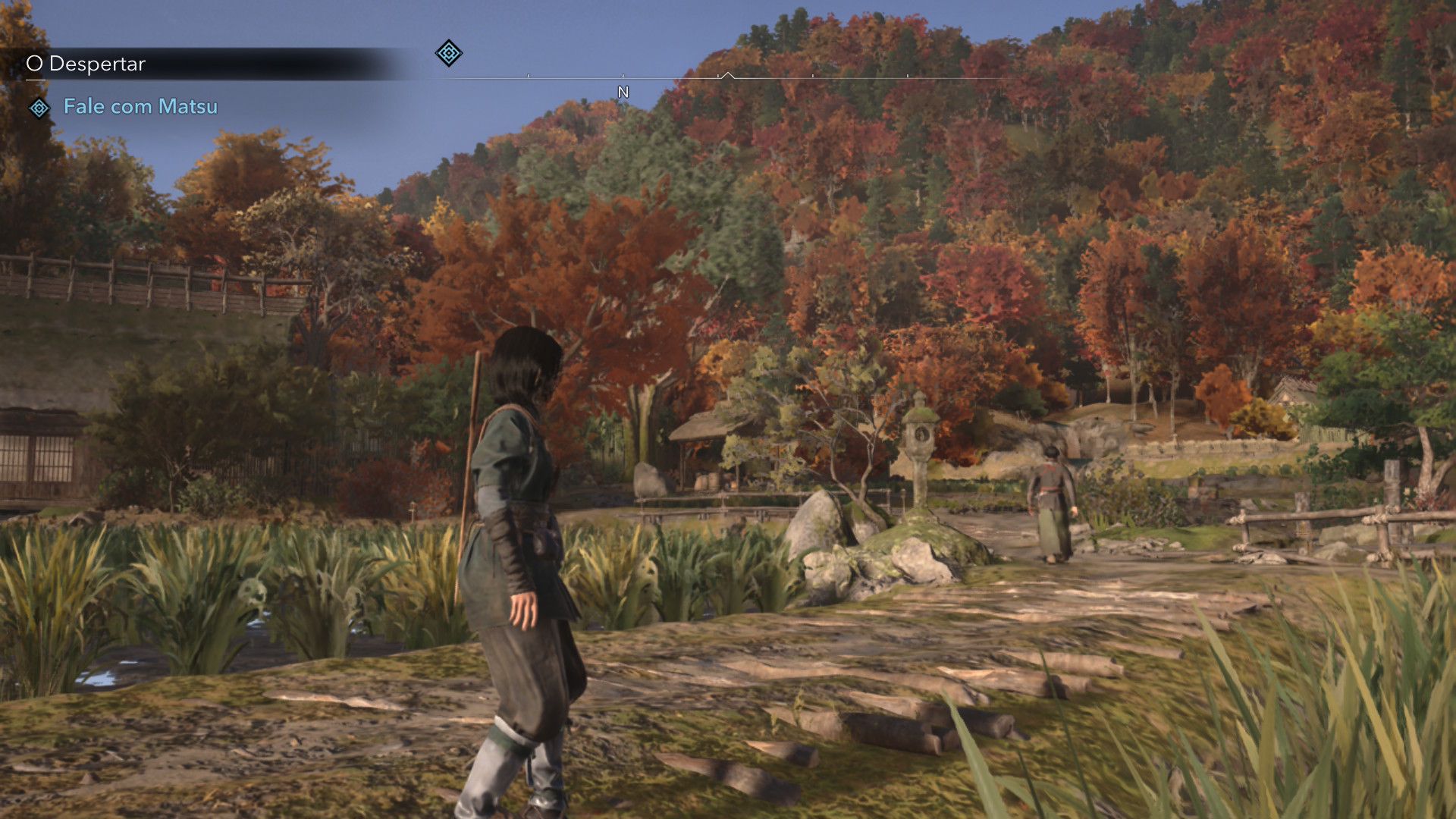Select the North indicator on the compass

point(623,93)
